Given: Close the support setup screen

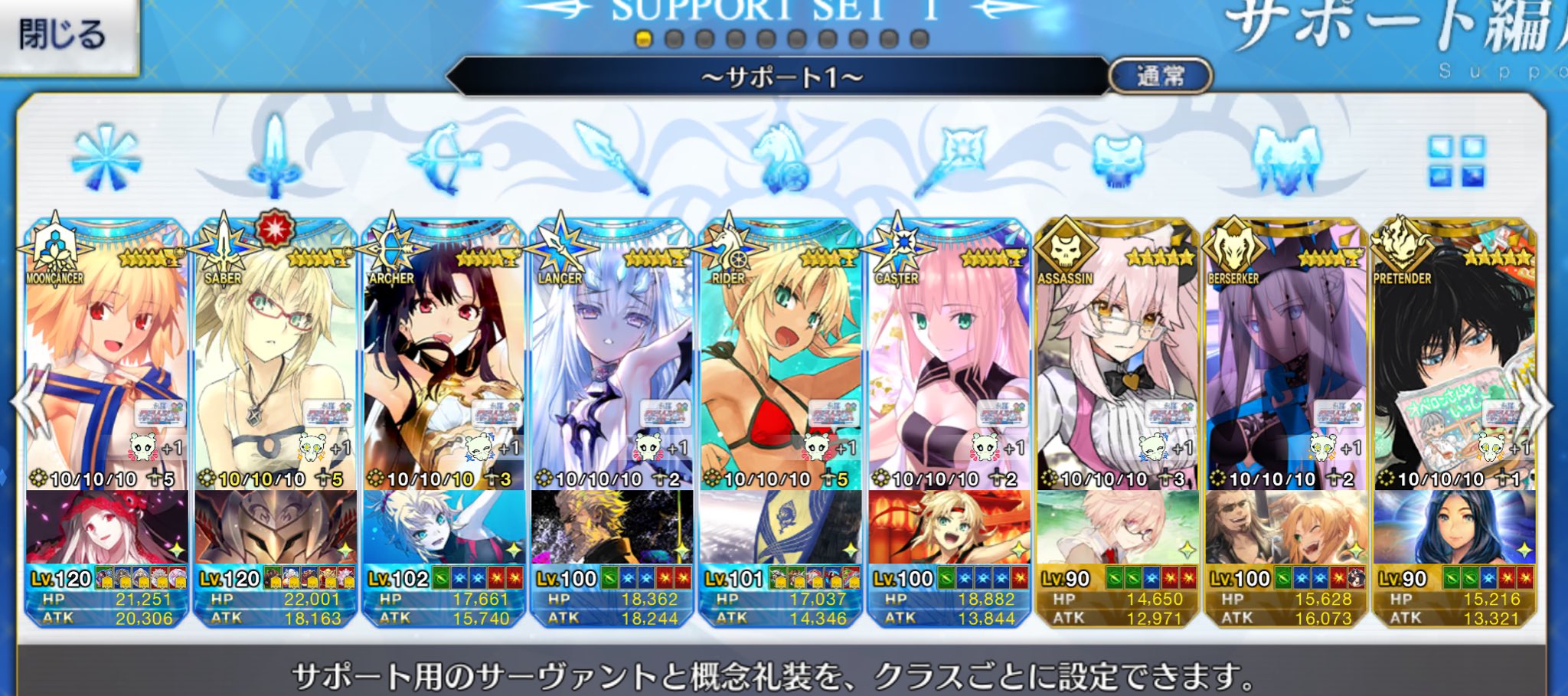Looking at the screenshot, I should coord(65,34).
